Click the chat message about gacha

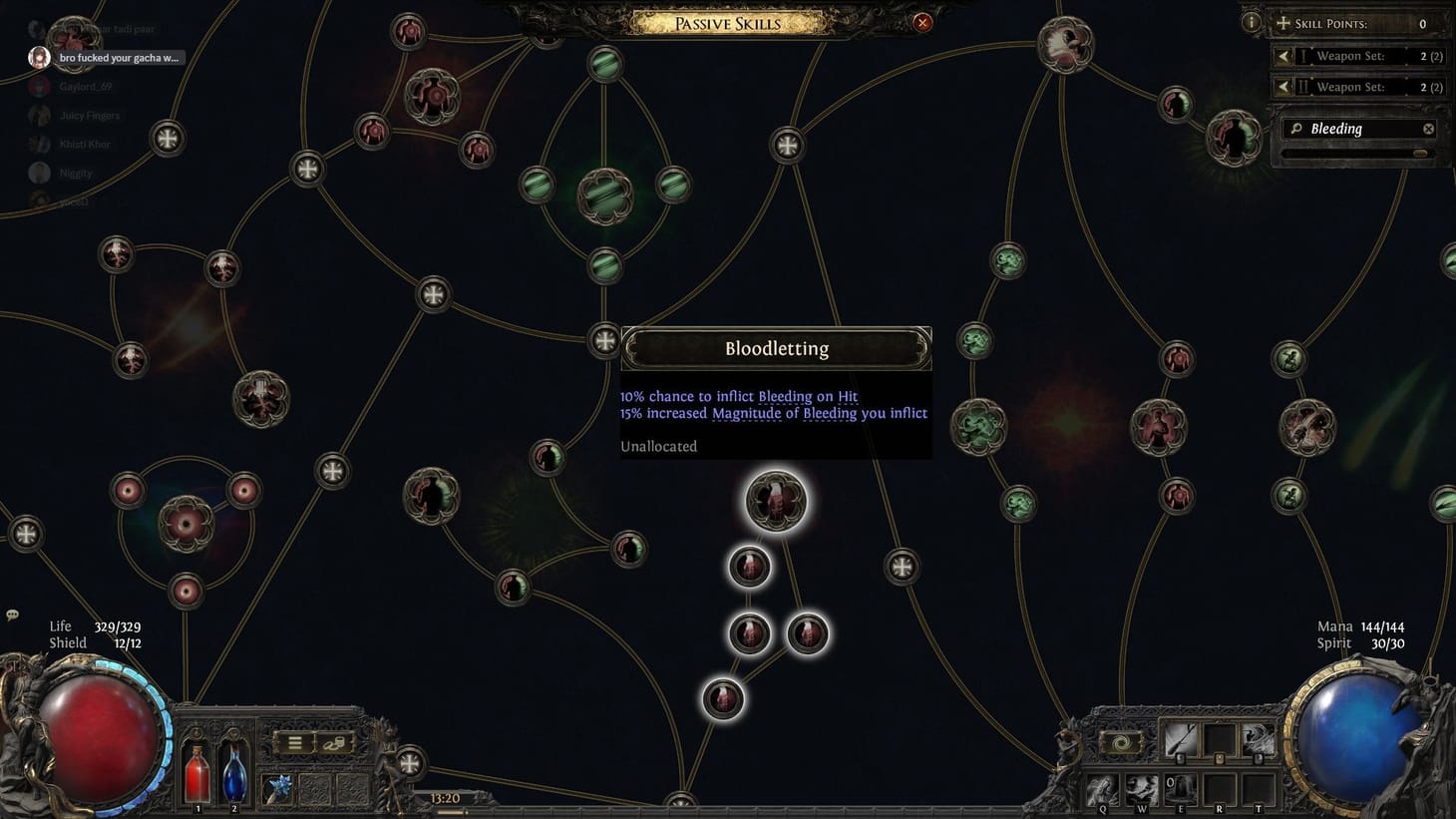point(118,57)
